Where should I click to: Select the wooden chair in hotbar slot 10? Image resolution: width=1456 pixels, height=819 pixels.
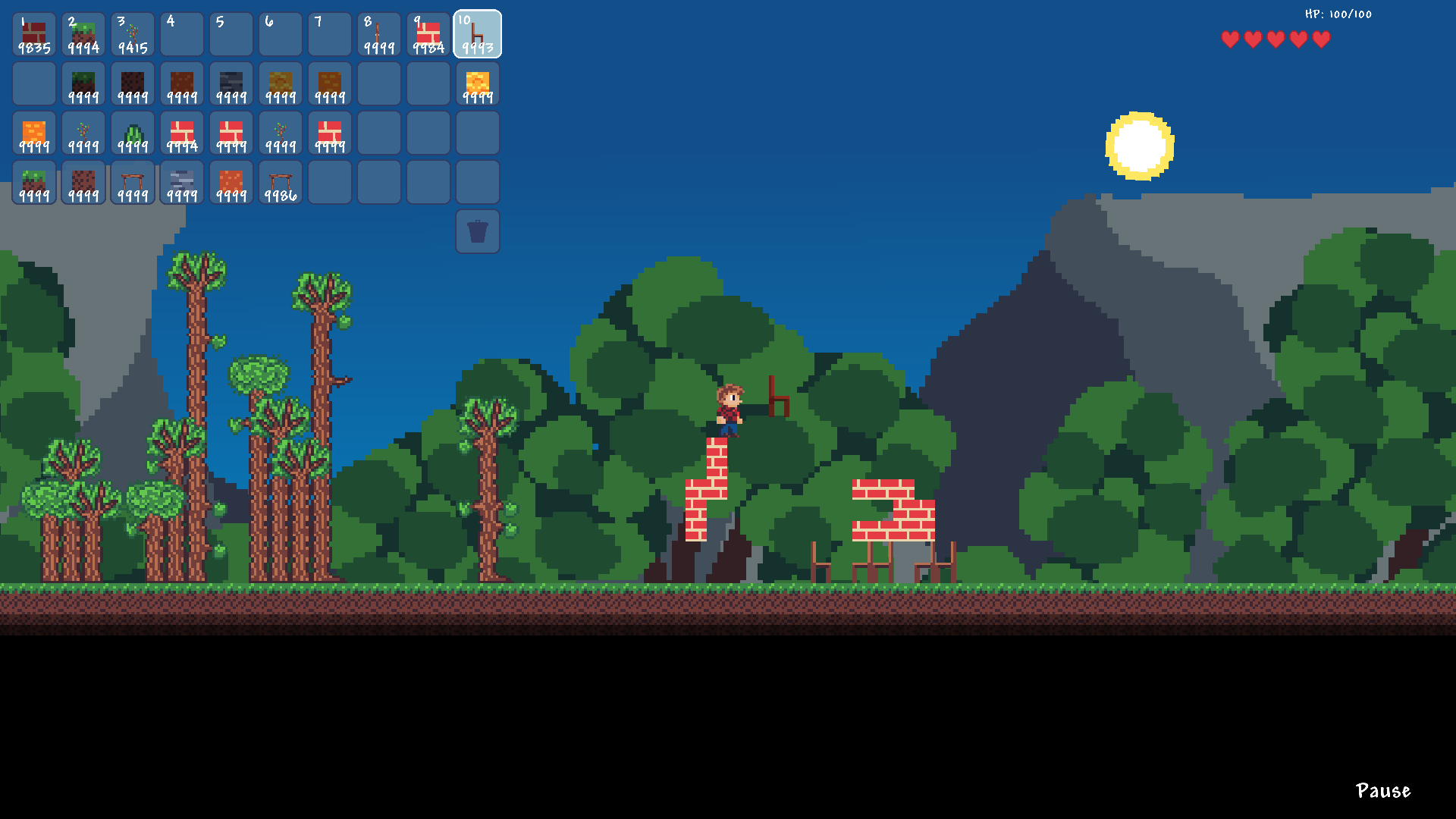[x=478, y=35]
